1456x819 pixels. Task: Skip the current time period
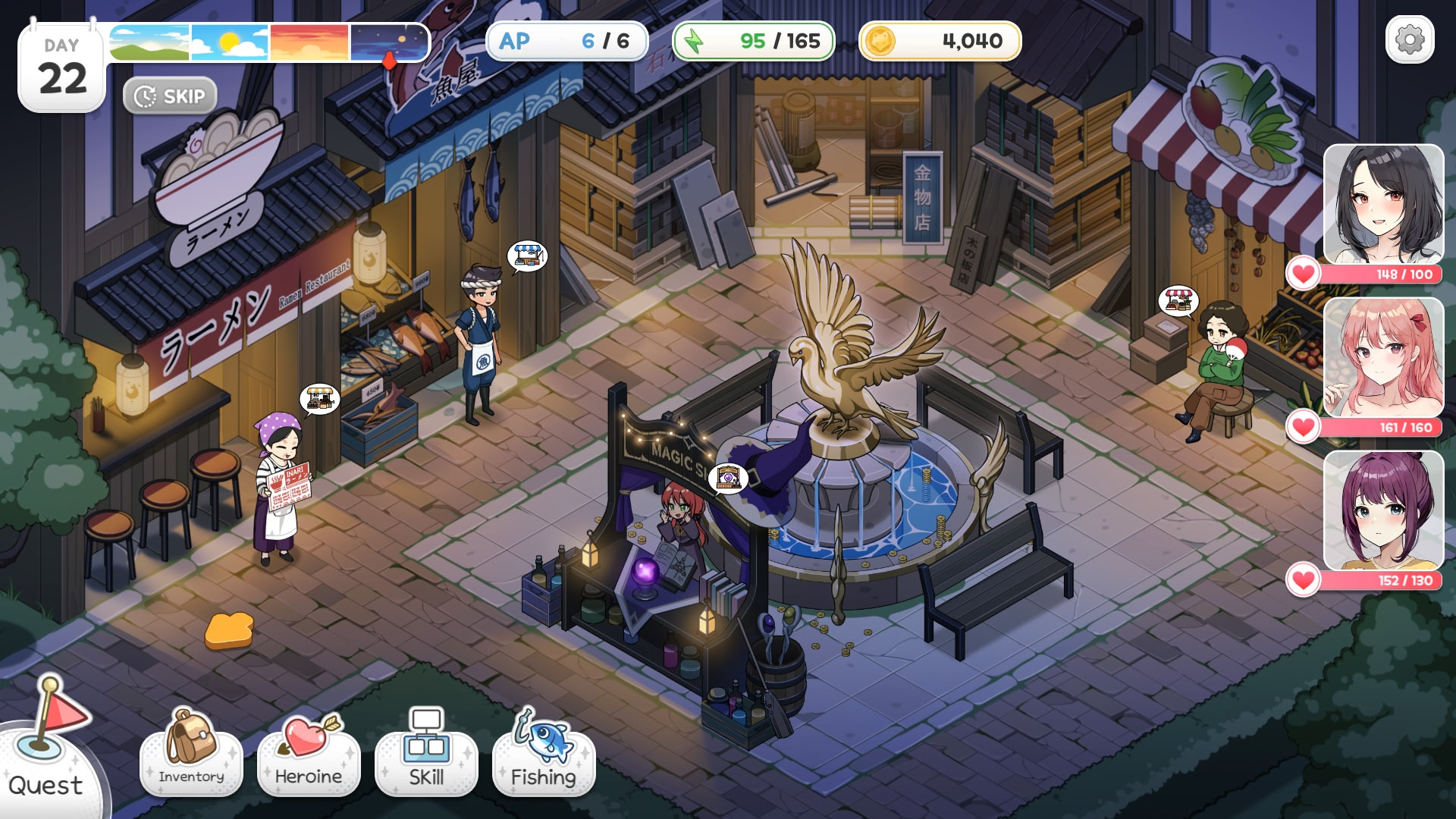[x=170, y=96]
